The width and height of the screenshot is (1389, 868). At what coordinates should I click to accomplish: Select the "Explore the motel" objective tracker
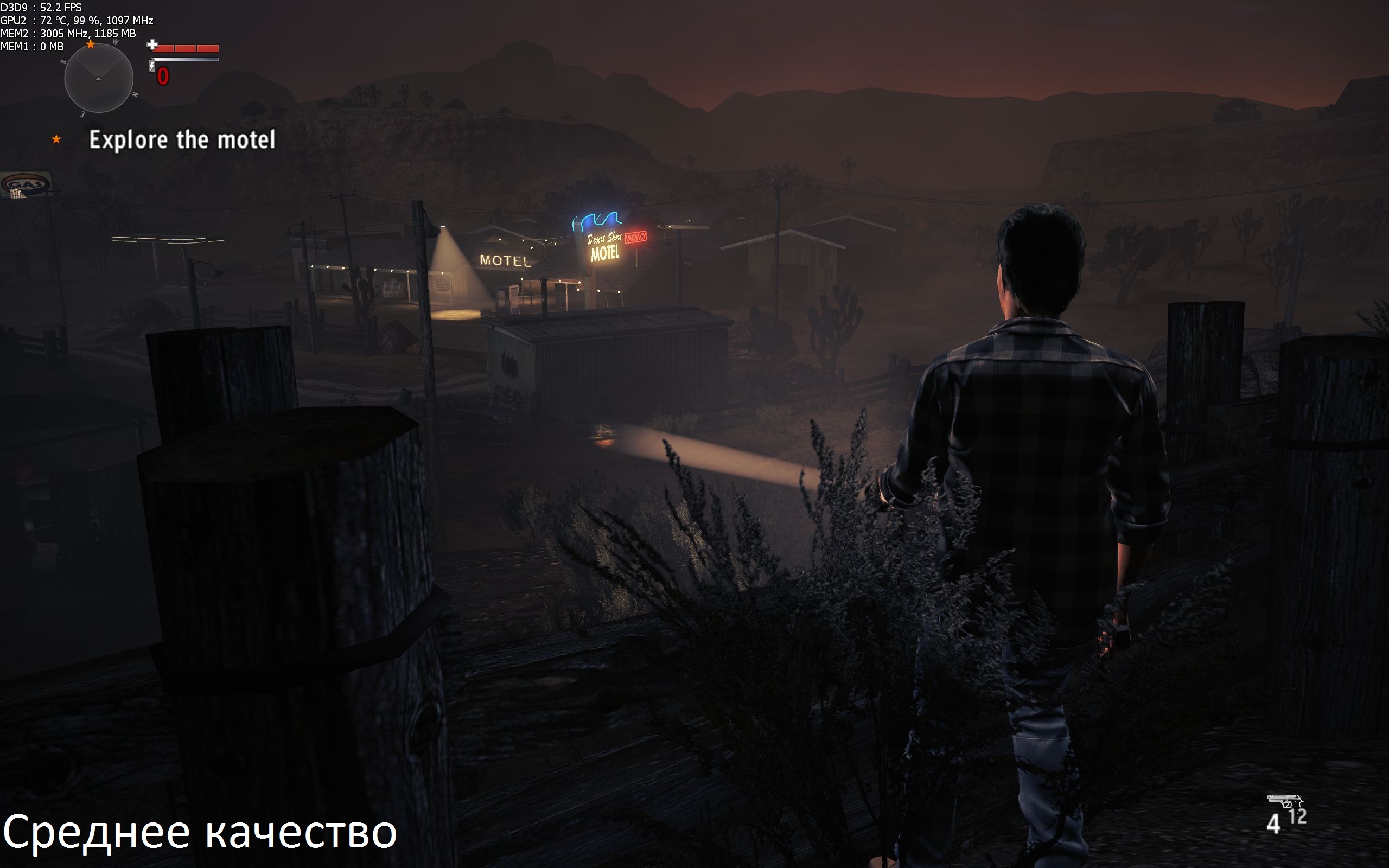coord(182,140)
